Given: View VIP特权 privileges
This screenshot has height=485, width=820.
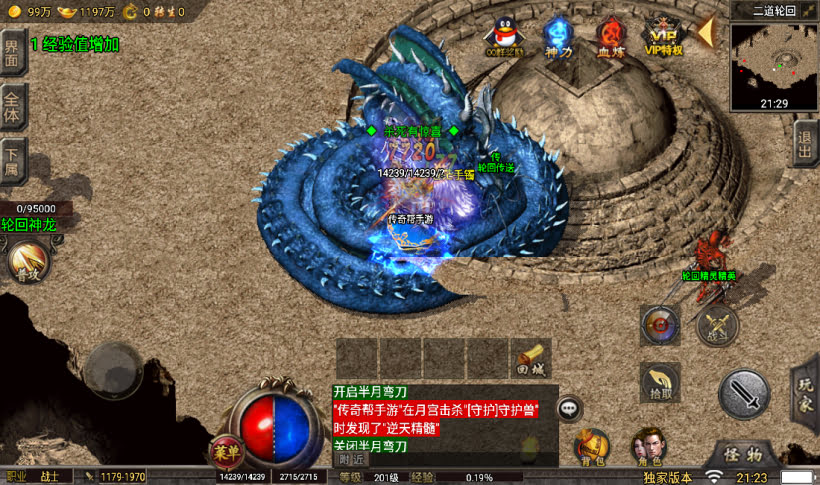Looking at the screenshot, I should coord(663,34).
